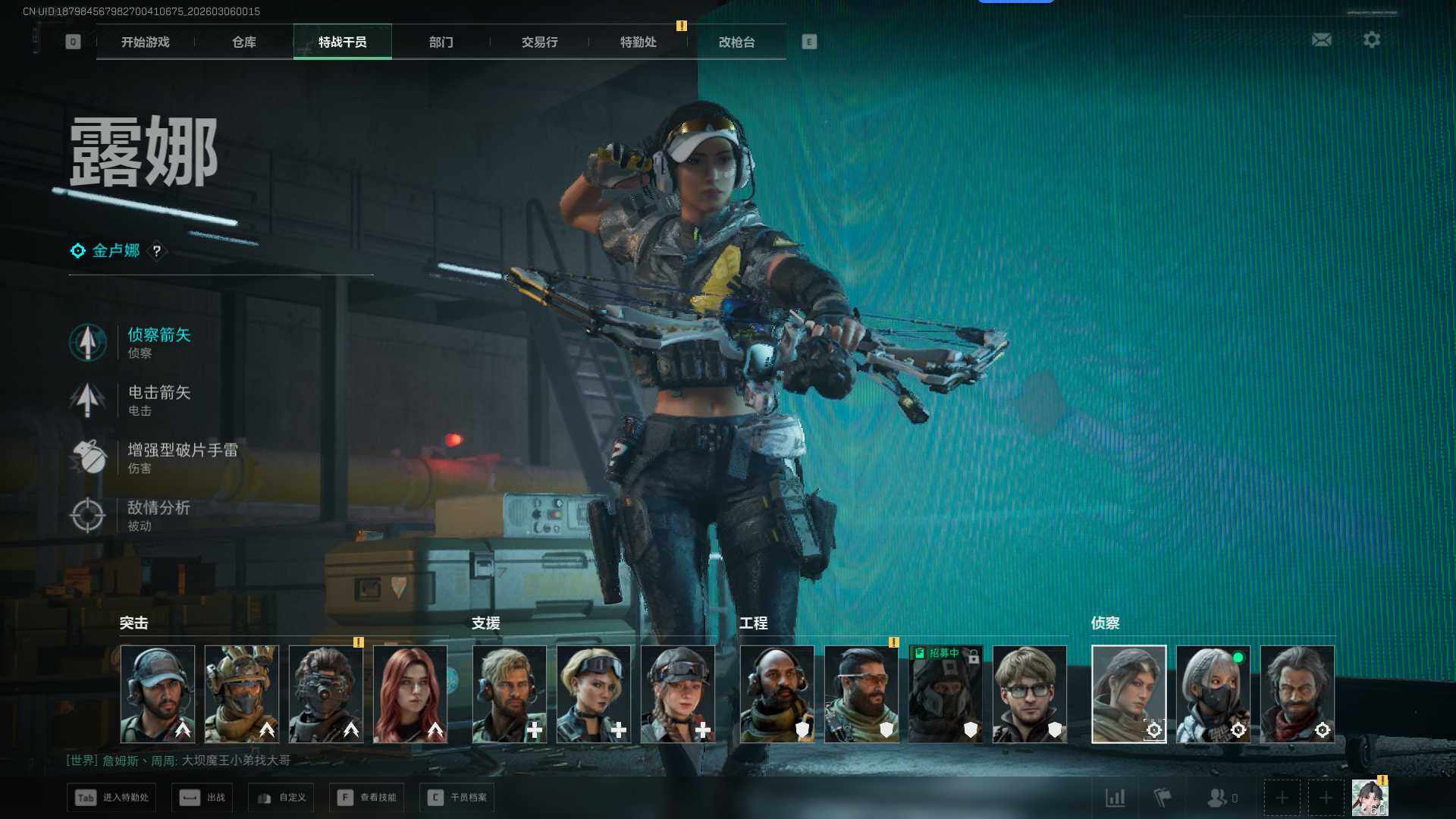The height and width of the screenshot is (819, 1456).
Task: View the 敌情分析 passive skill
Action: pyautogui.click(x=158, y=514)
